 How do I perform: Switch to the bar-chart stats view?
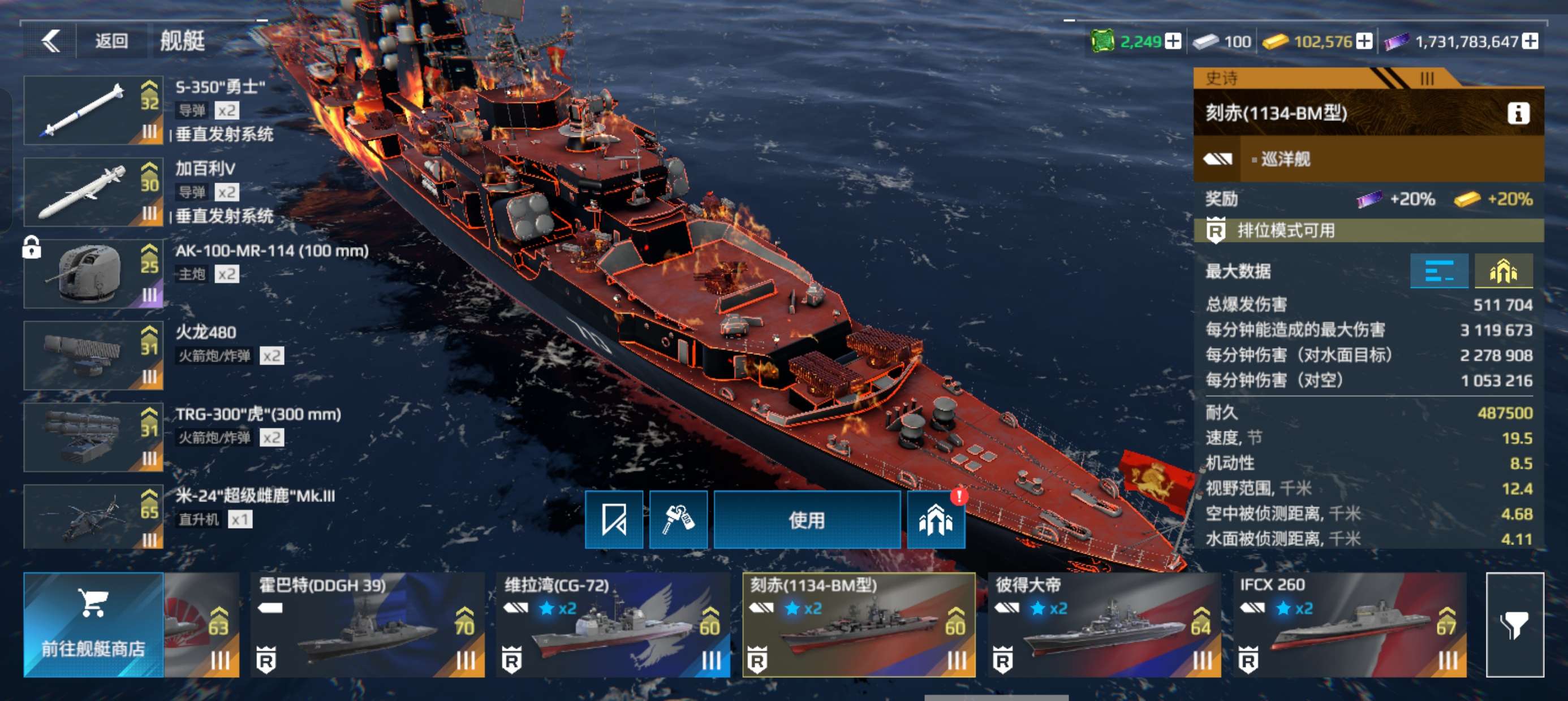tap(1439, 271)
